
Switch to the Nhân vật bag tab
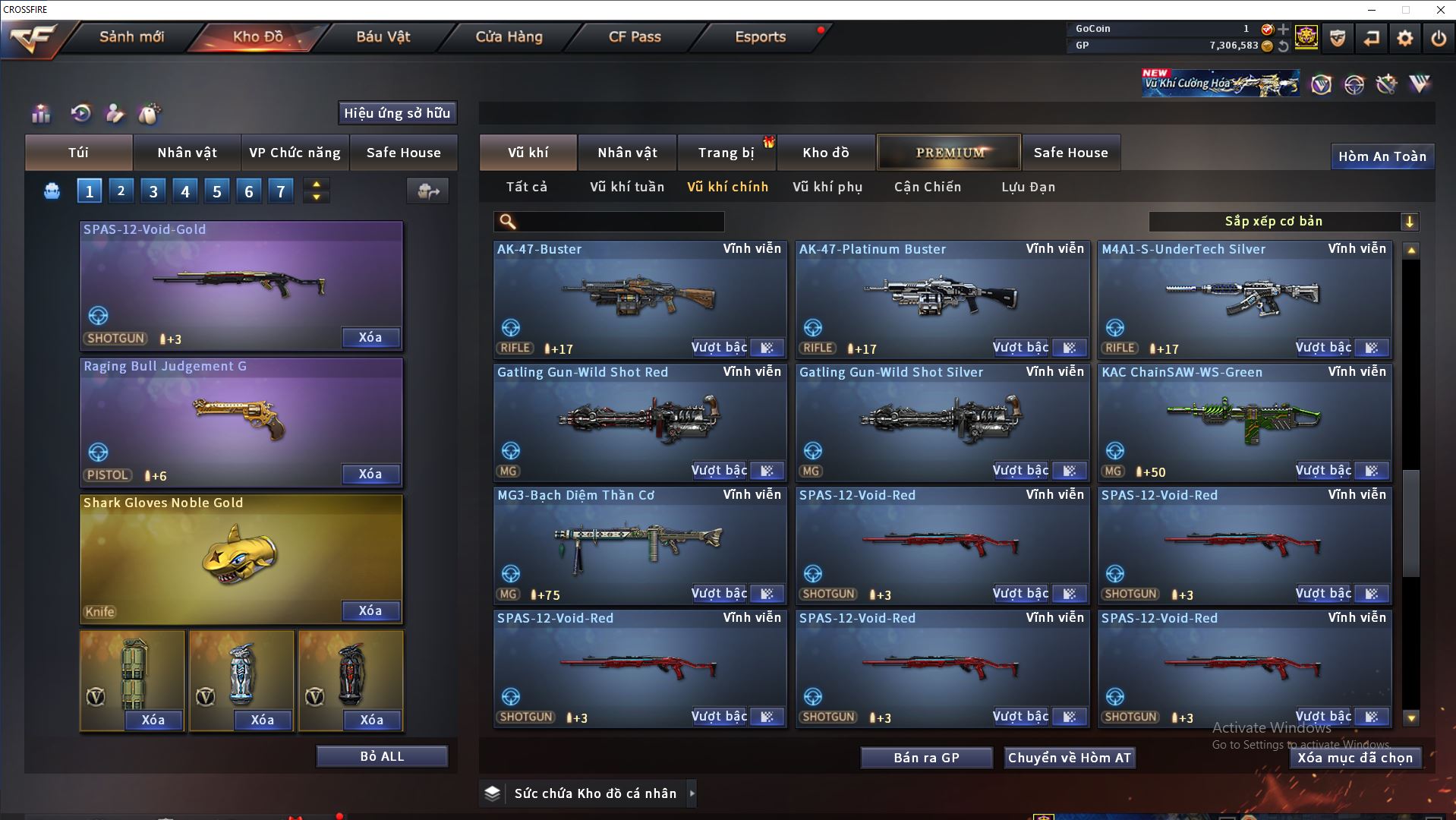pyautogui.click(x=187, y=153)
